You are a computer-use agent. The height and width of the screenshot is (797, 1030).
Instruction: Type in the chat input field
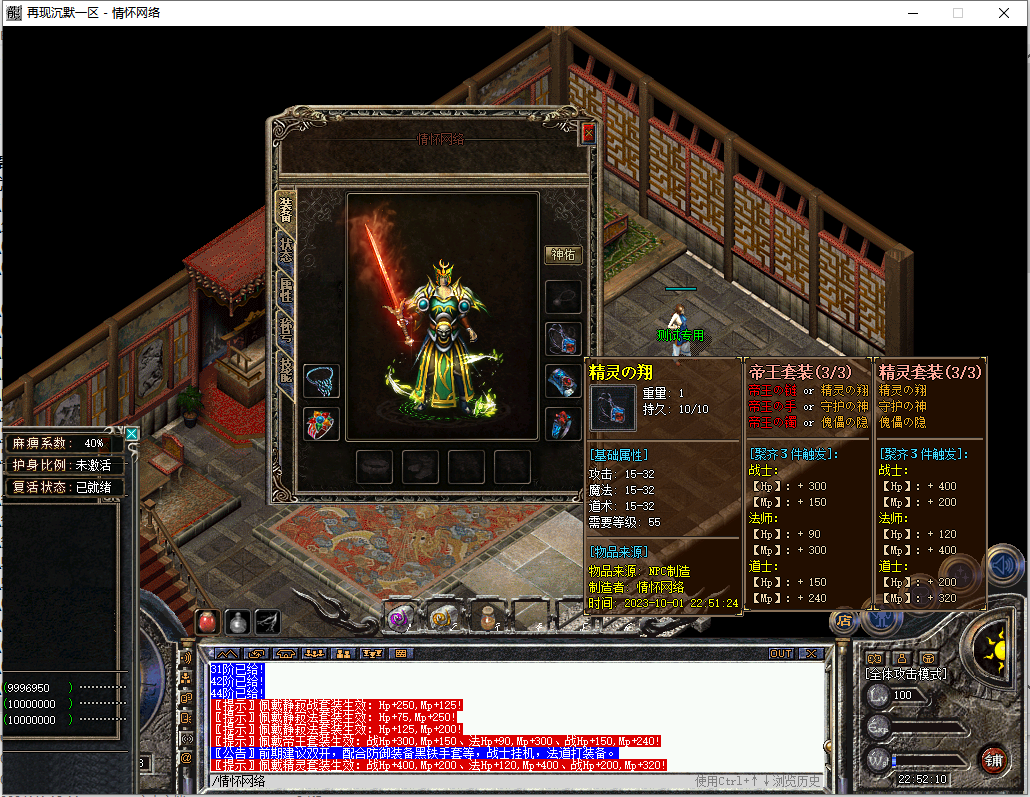click(x=450, y=781)
